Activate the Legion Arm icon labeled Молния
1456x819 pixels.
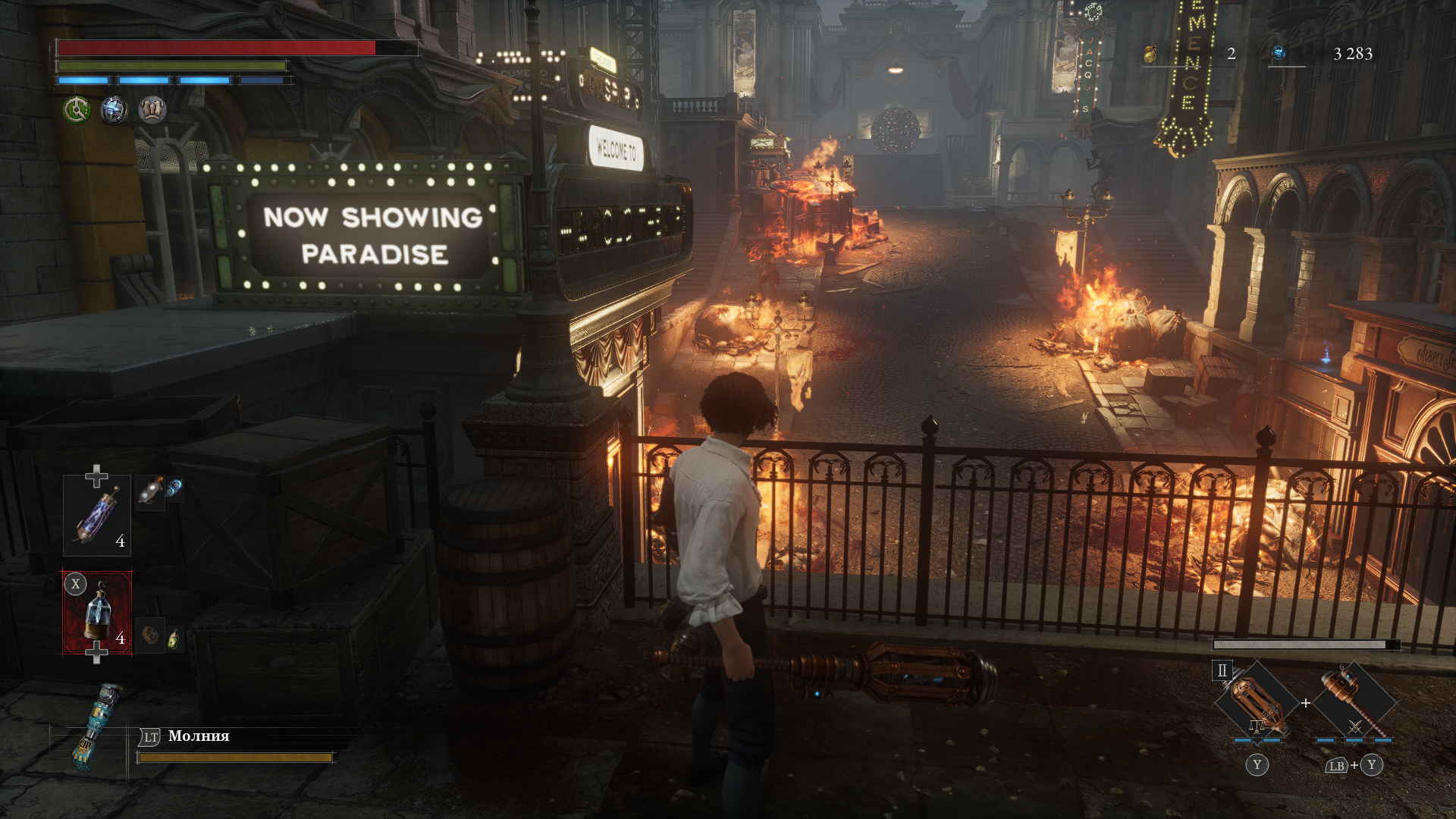click(x=96, y=726)
